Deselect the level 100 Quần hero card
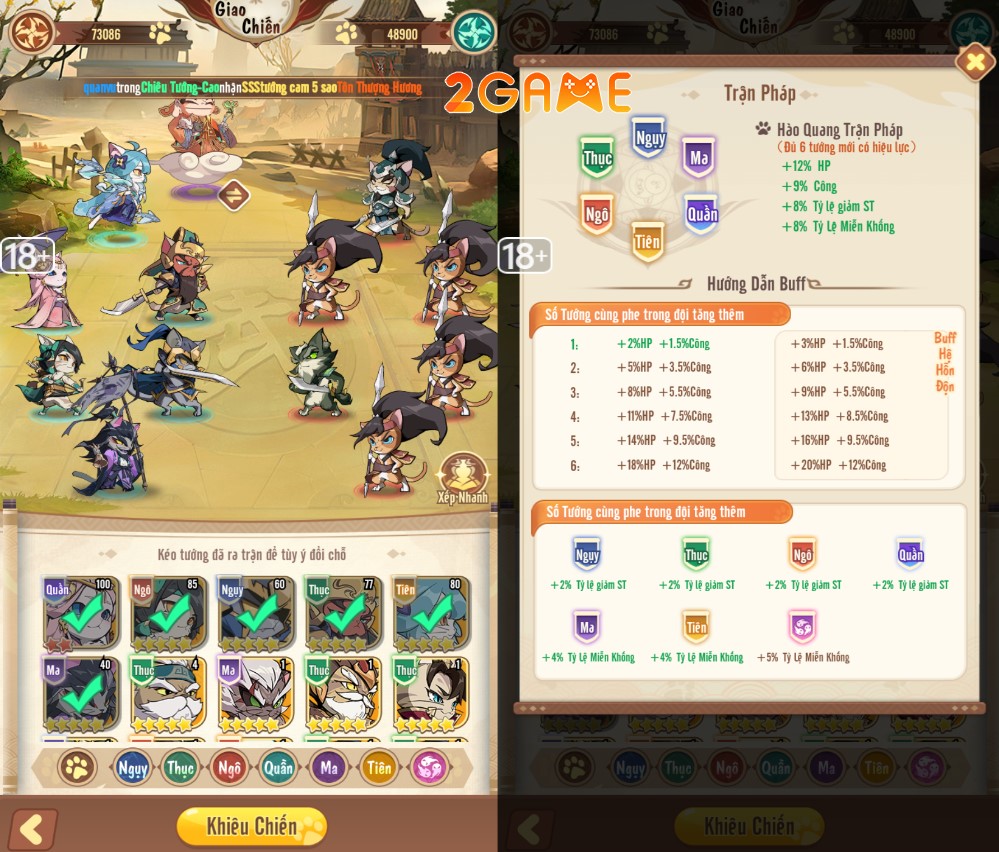This screenshot has height=852, width=999. click(81, 614)
